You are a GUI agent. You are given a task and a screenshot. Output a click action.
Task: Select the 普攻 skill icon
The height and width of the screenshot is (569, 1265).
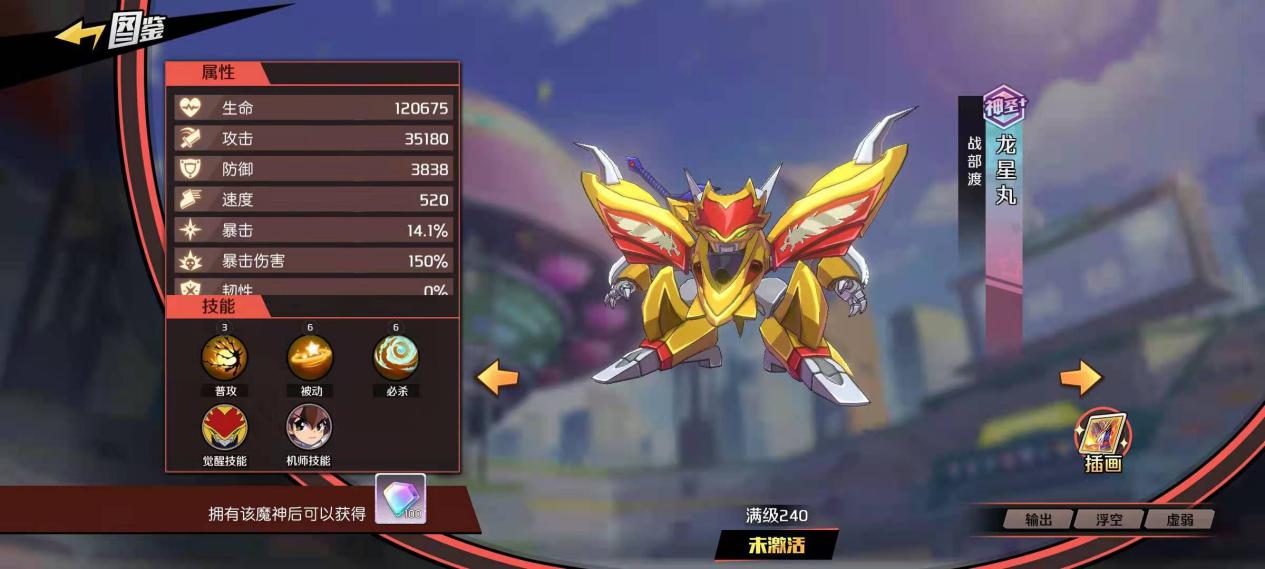point(225,357)
